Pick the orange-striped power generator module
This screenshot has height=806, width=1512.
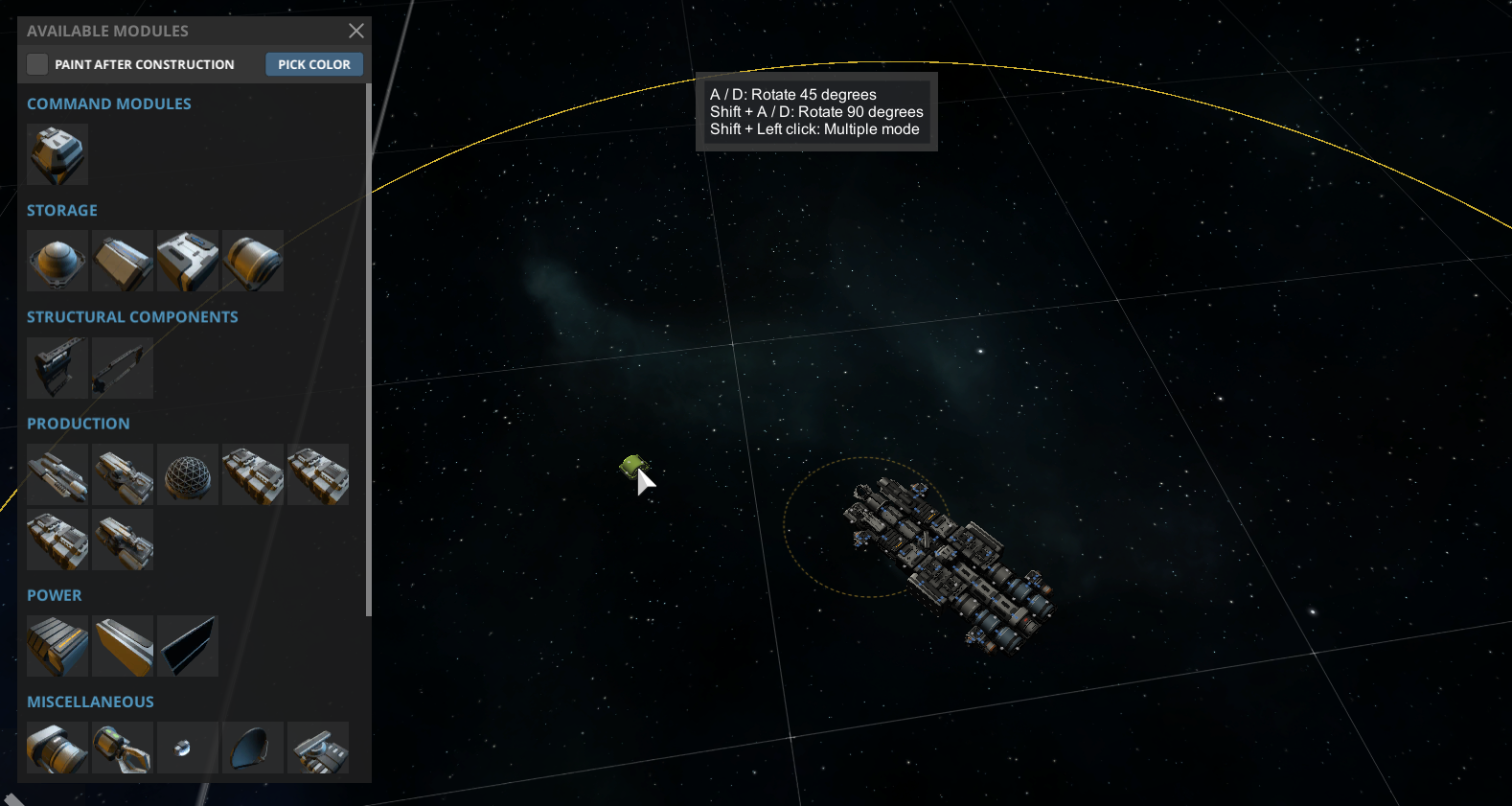coord(57,646)
